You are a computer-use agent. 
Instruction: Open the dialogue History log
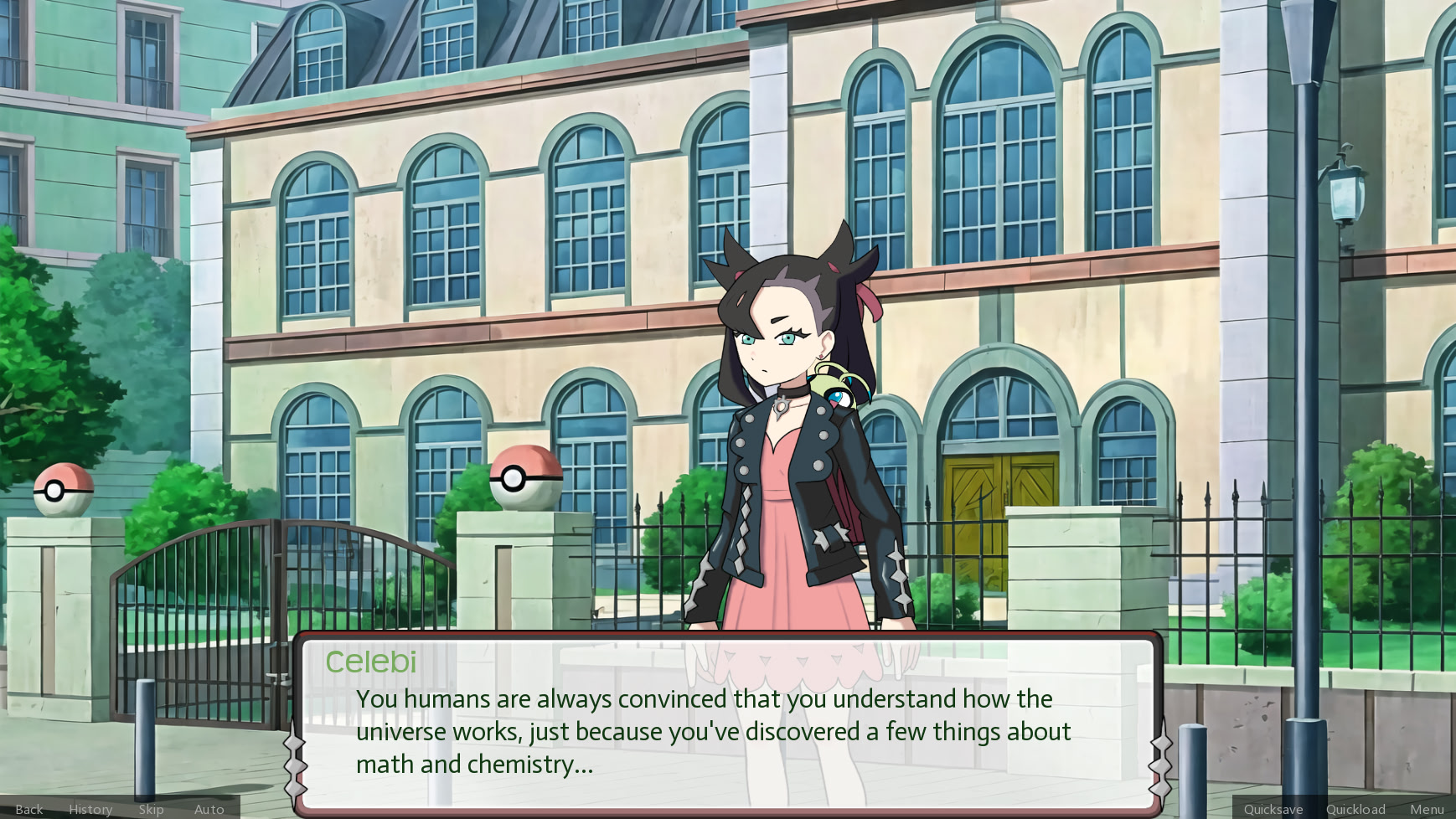[x=90, y=809]
